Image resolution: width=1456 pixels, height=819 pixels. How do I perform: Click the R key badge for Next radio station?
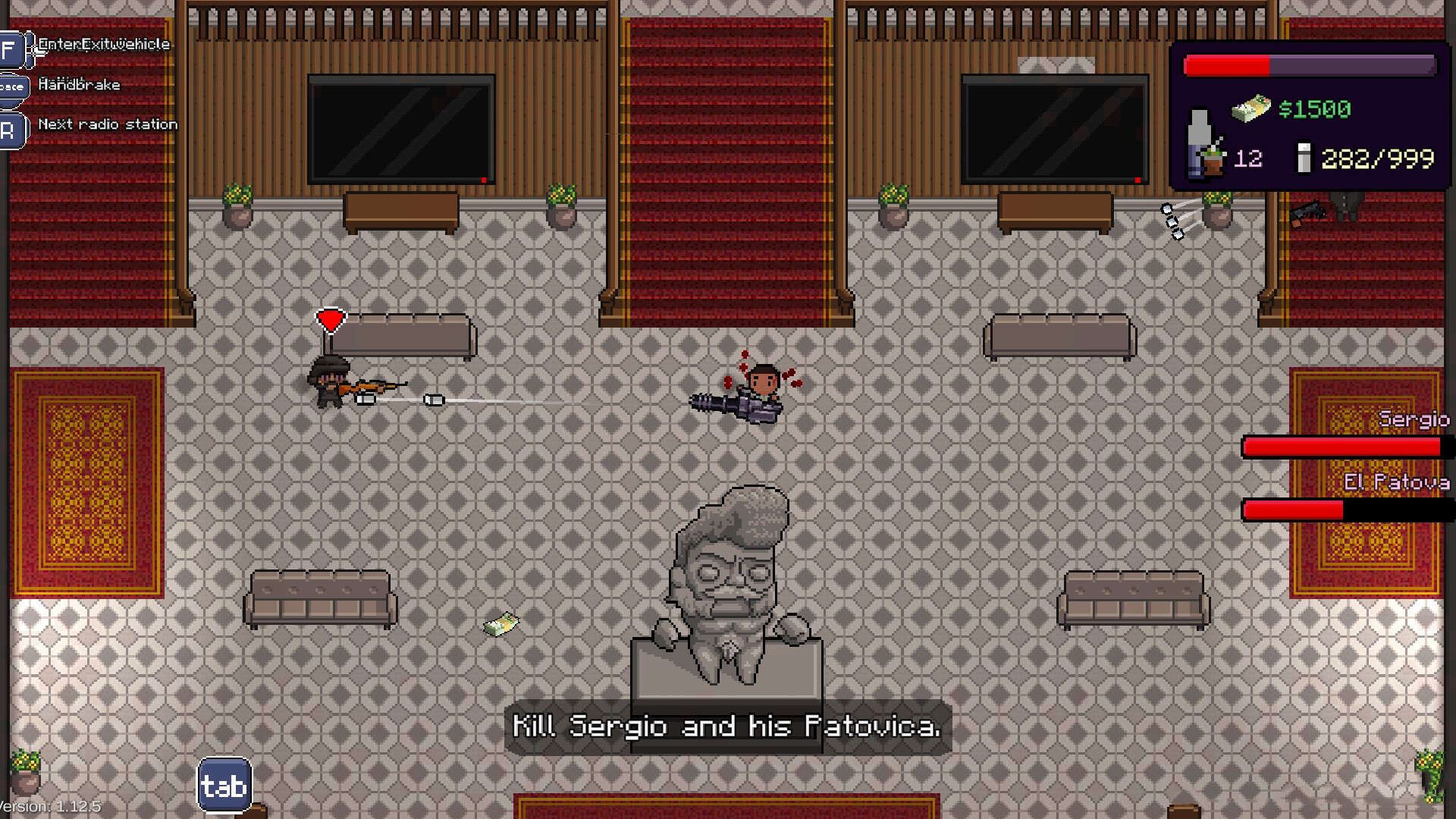pos(11,129)
